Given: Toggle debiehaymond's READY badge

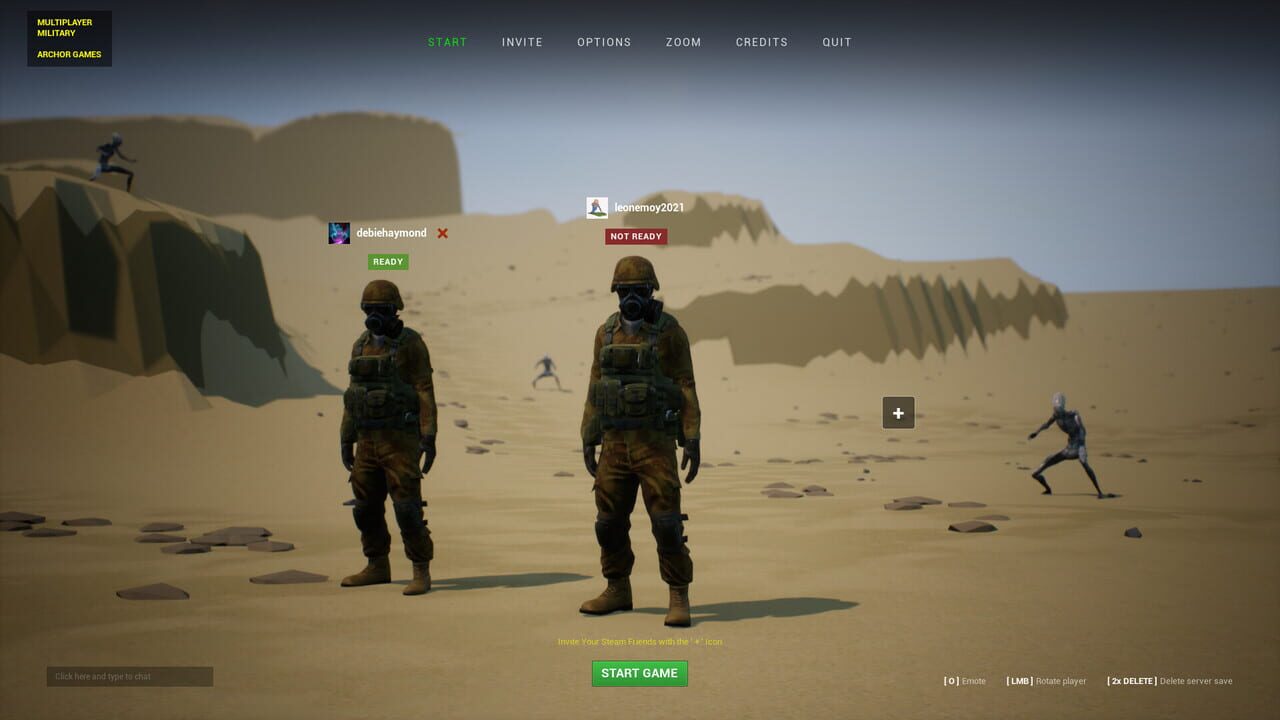Looking at the screenshot, I should point(387,261).
